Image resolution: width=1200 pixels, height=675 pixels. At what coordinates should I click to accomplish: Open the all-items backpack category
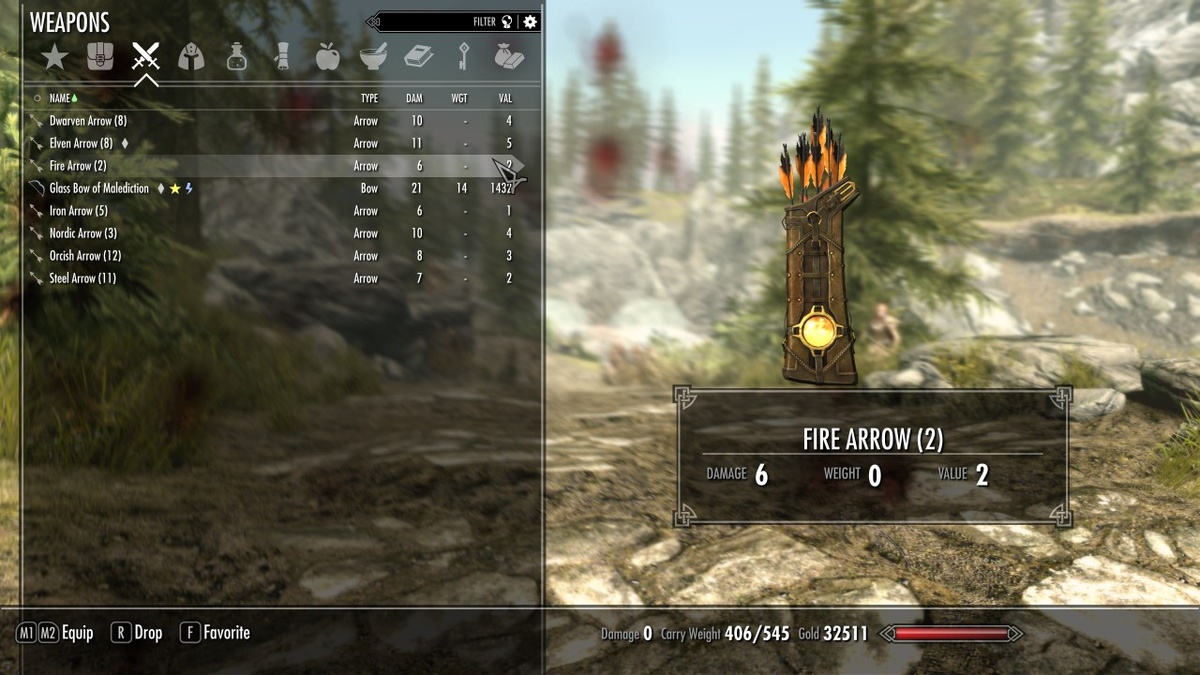click(x=100, y=57)
